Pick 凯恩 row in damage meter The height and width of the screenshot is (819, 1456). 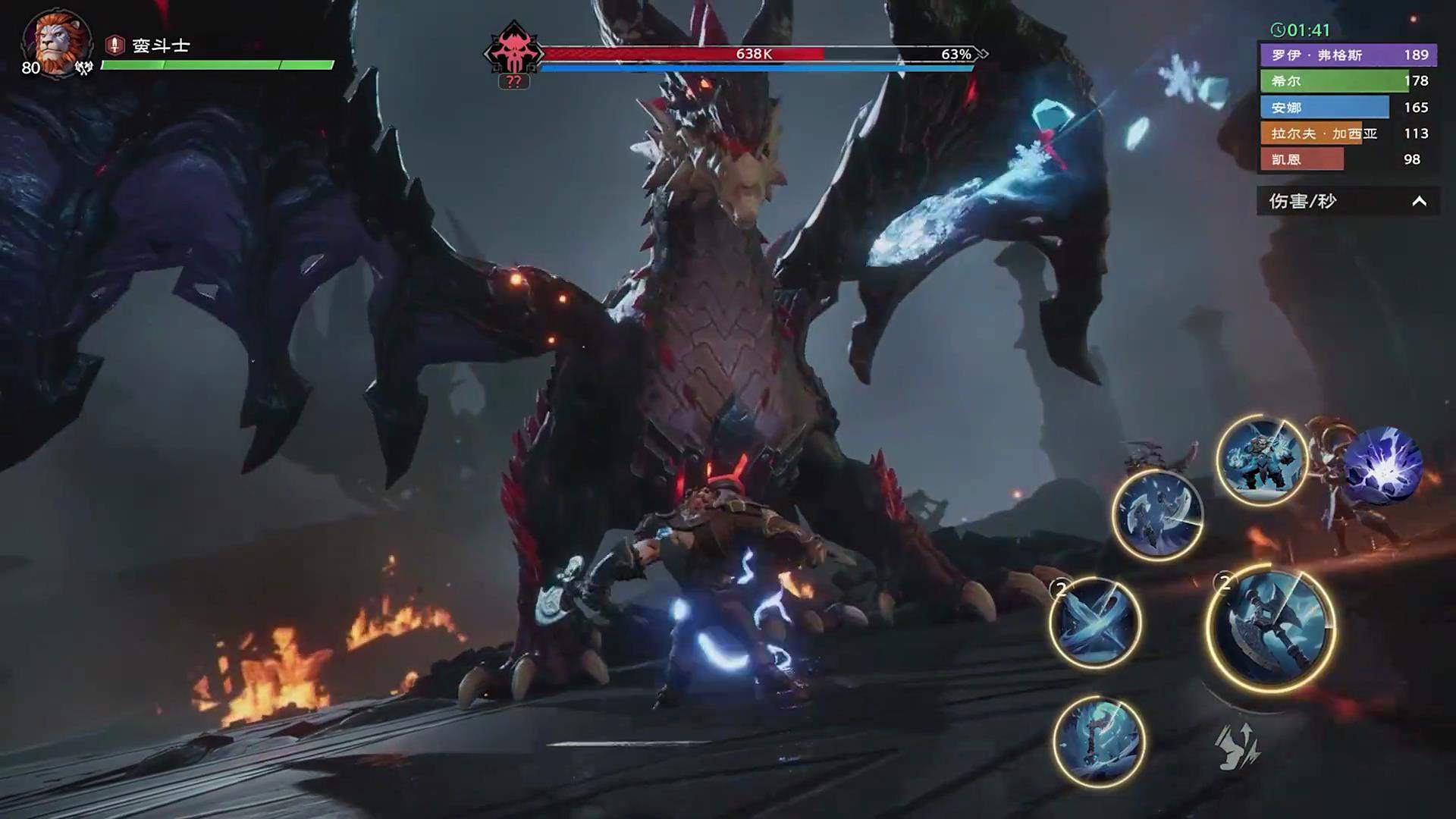pyautogui.click(x=1348, y=159)
